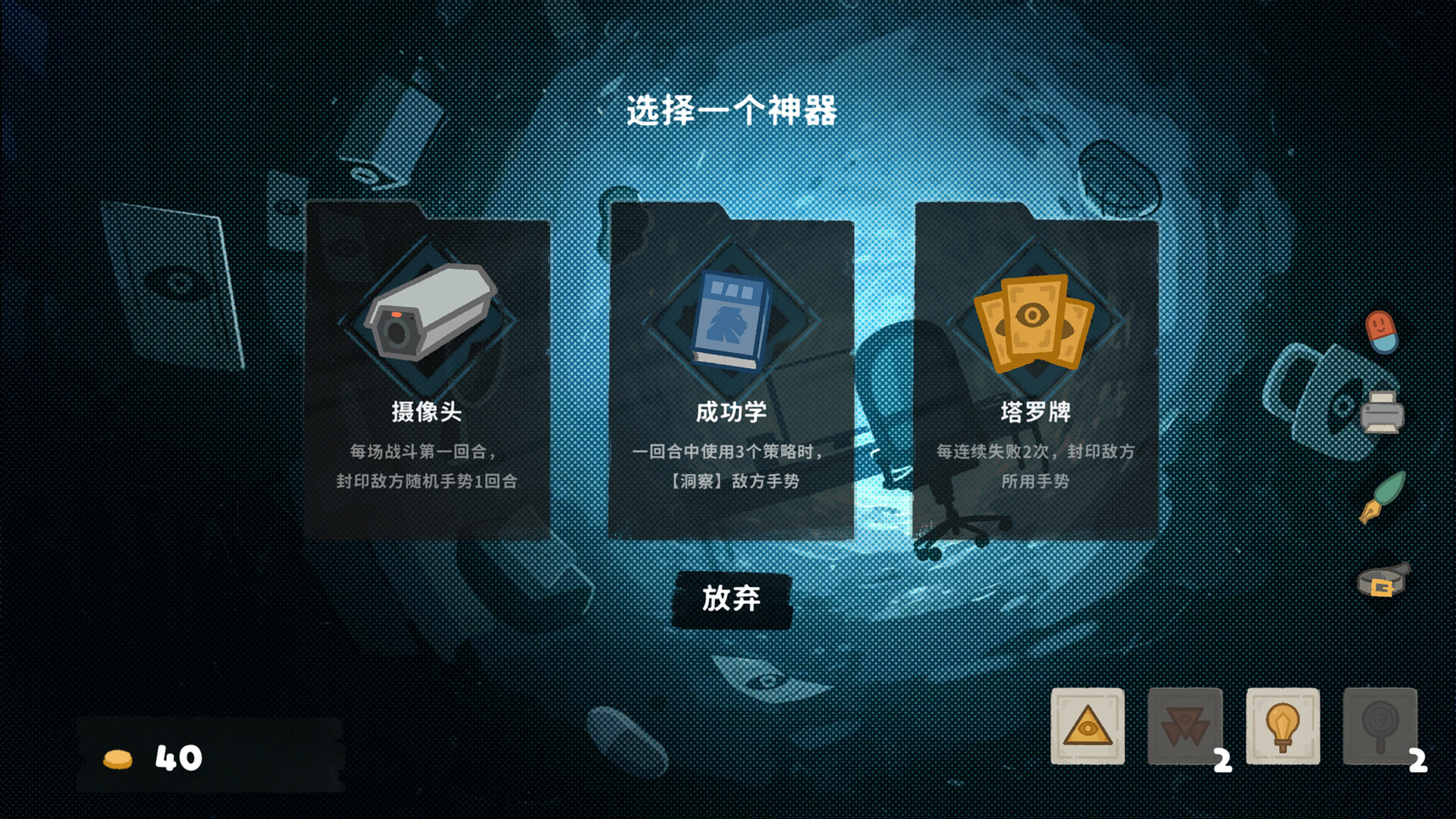Click the 放弃 give-up button
The height and width of the screenshot is (819, 1456).
(732, 599)
